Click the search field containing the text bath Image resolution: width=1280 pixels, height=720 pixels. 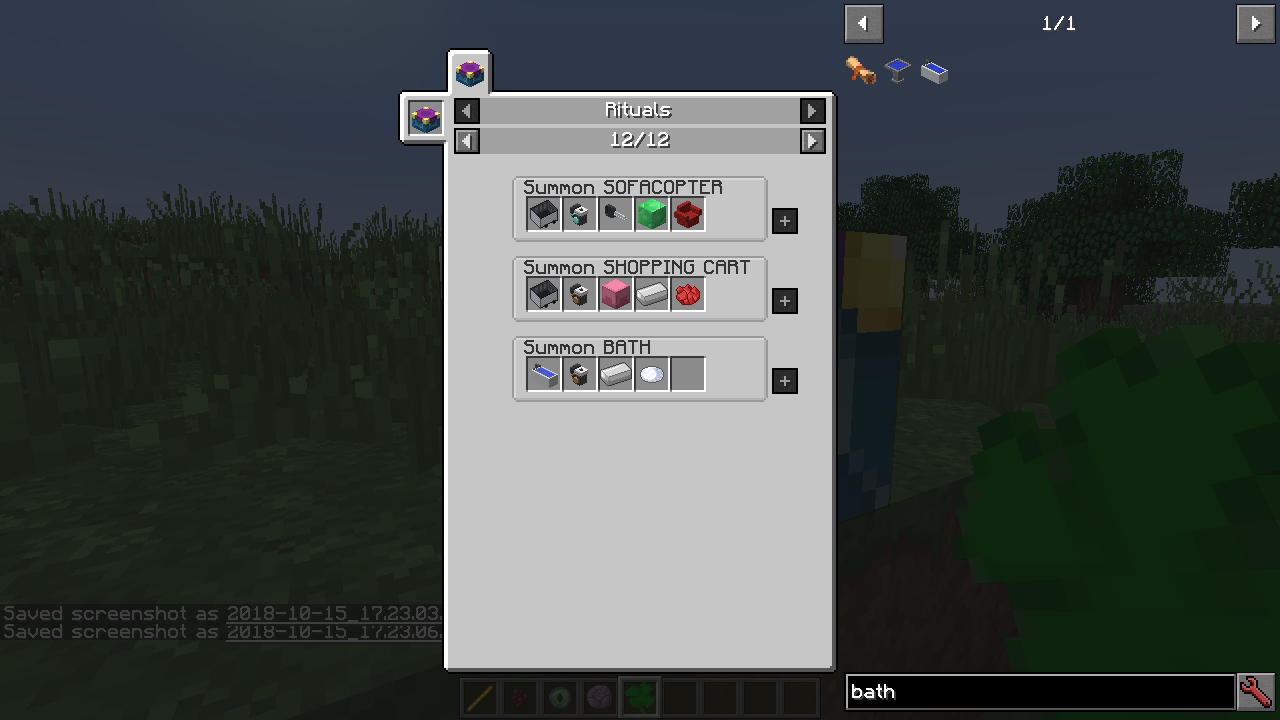pyautogui.click(x=1040, y=691)
